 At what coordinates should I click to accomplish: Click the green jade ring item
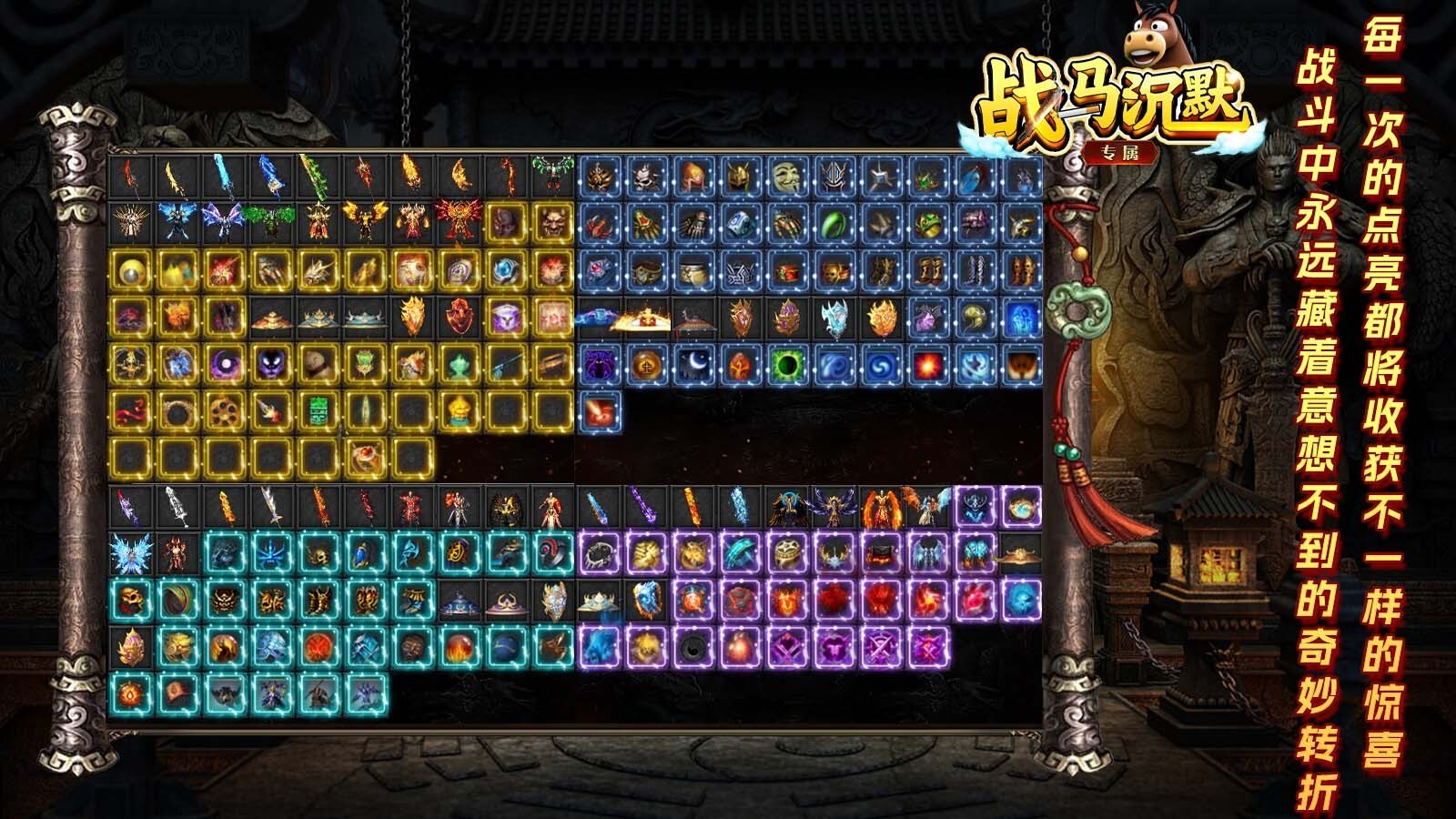[834, 225]
